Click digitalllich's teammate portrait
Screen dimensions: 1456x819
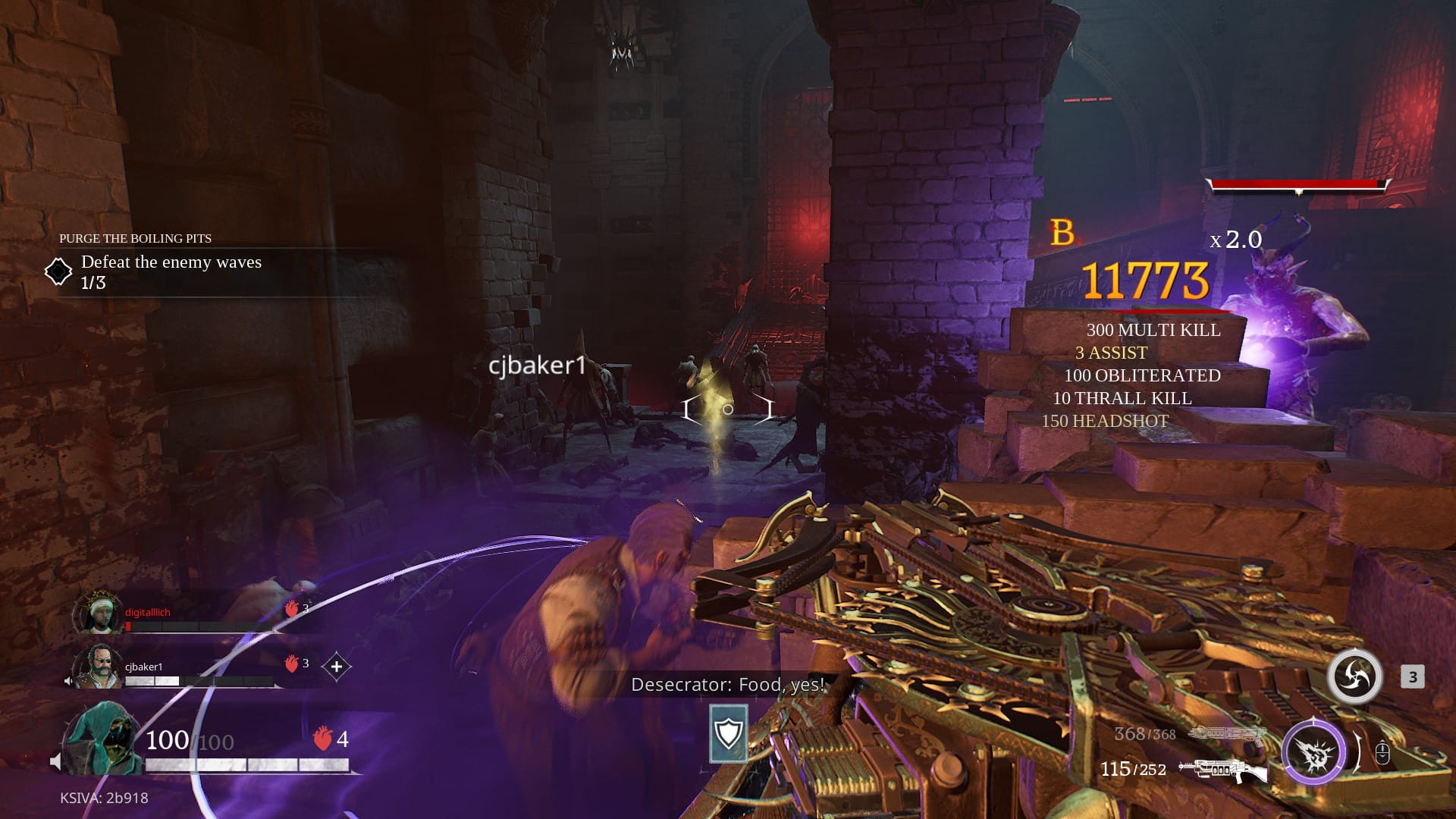(98, 613)
